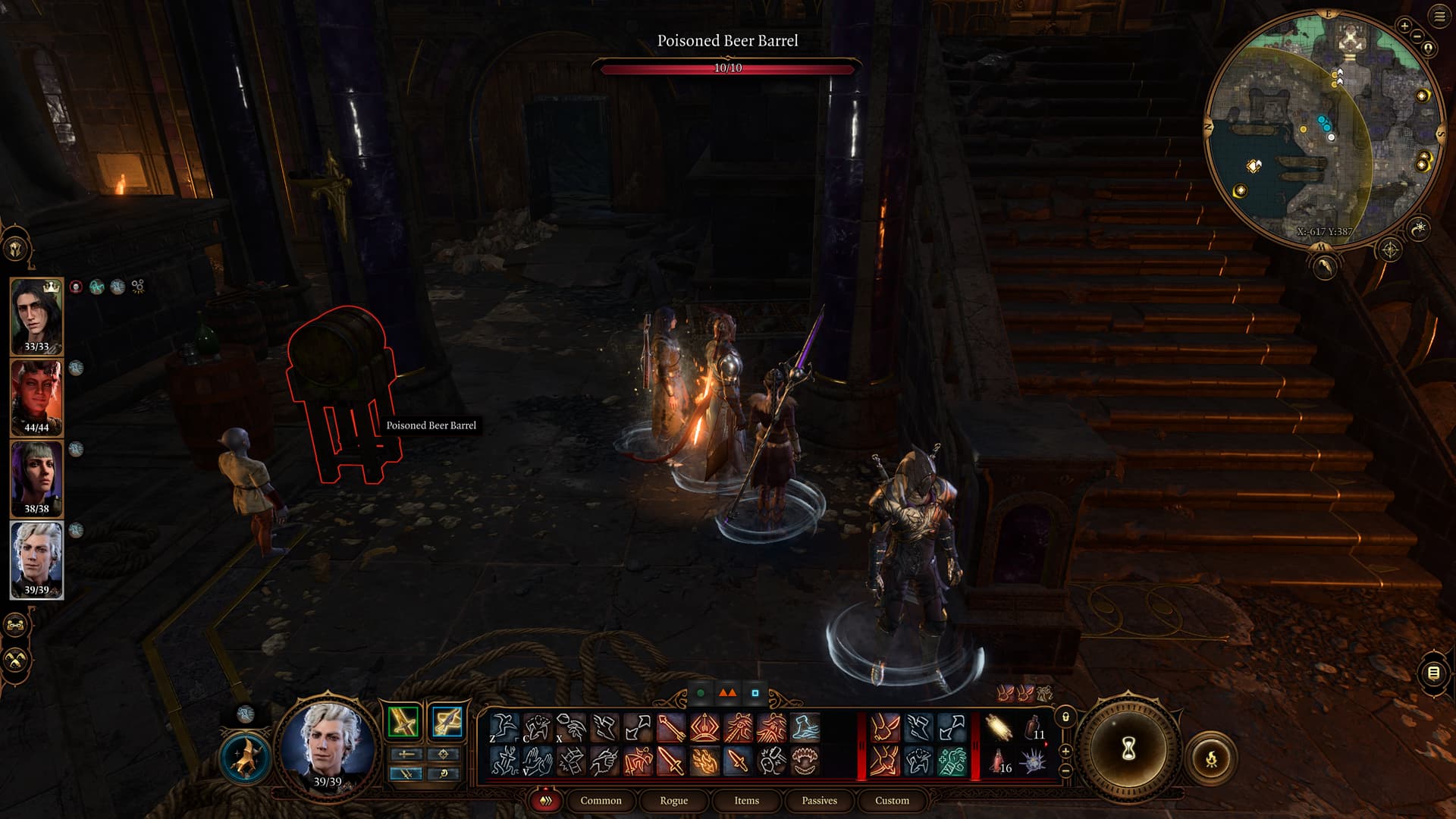This screenshot has width=1456, height=819.
Task: Select the Passives hotbar tab
Action: 819,801
